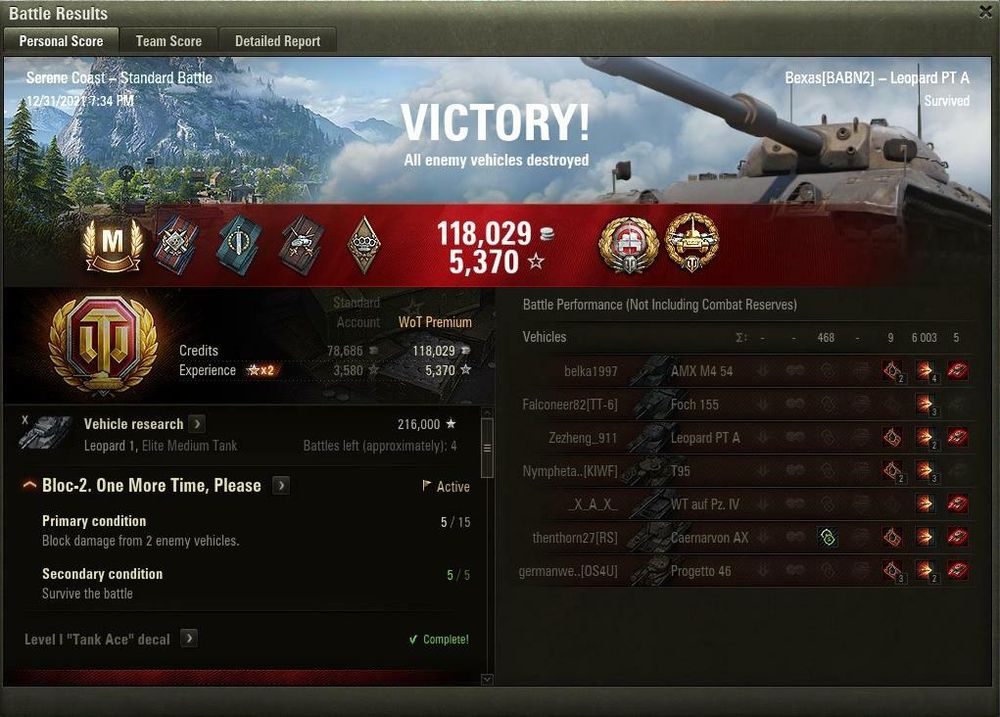1000x717 pixels.
Task: Close the Battle Results window
Action: [985, 11]
